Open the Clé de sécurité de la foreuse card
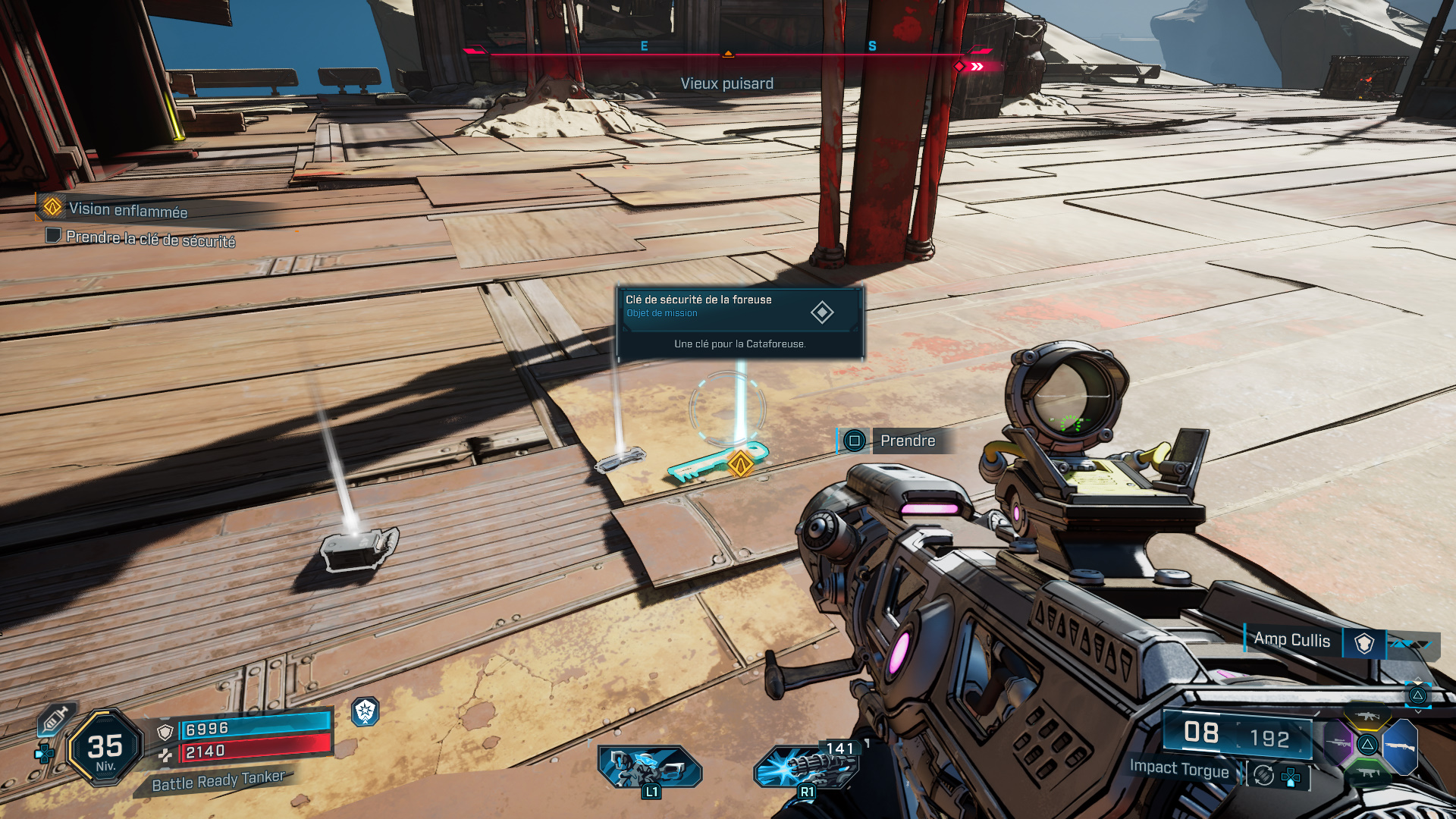The image size is (1456, 819). tap(739, 322)
